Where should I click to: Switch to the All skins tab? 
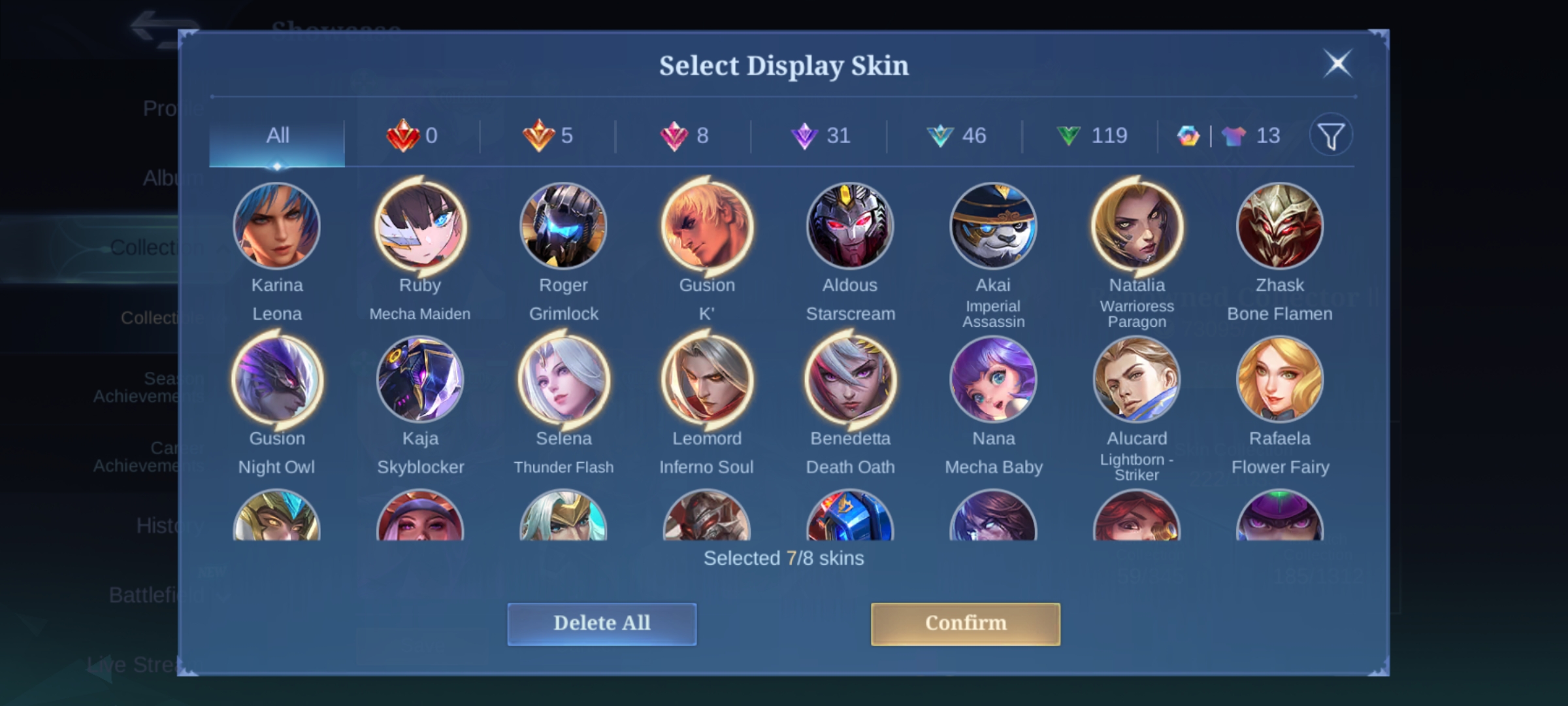pyautogui.click(x=277, y=136)
